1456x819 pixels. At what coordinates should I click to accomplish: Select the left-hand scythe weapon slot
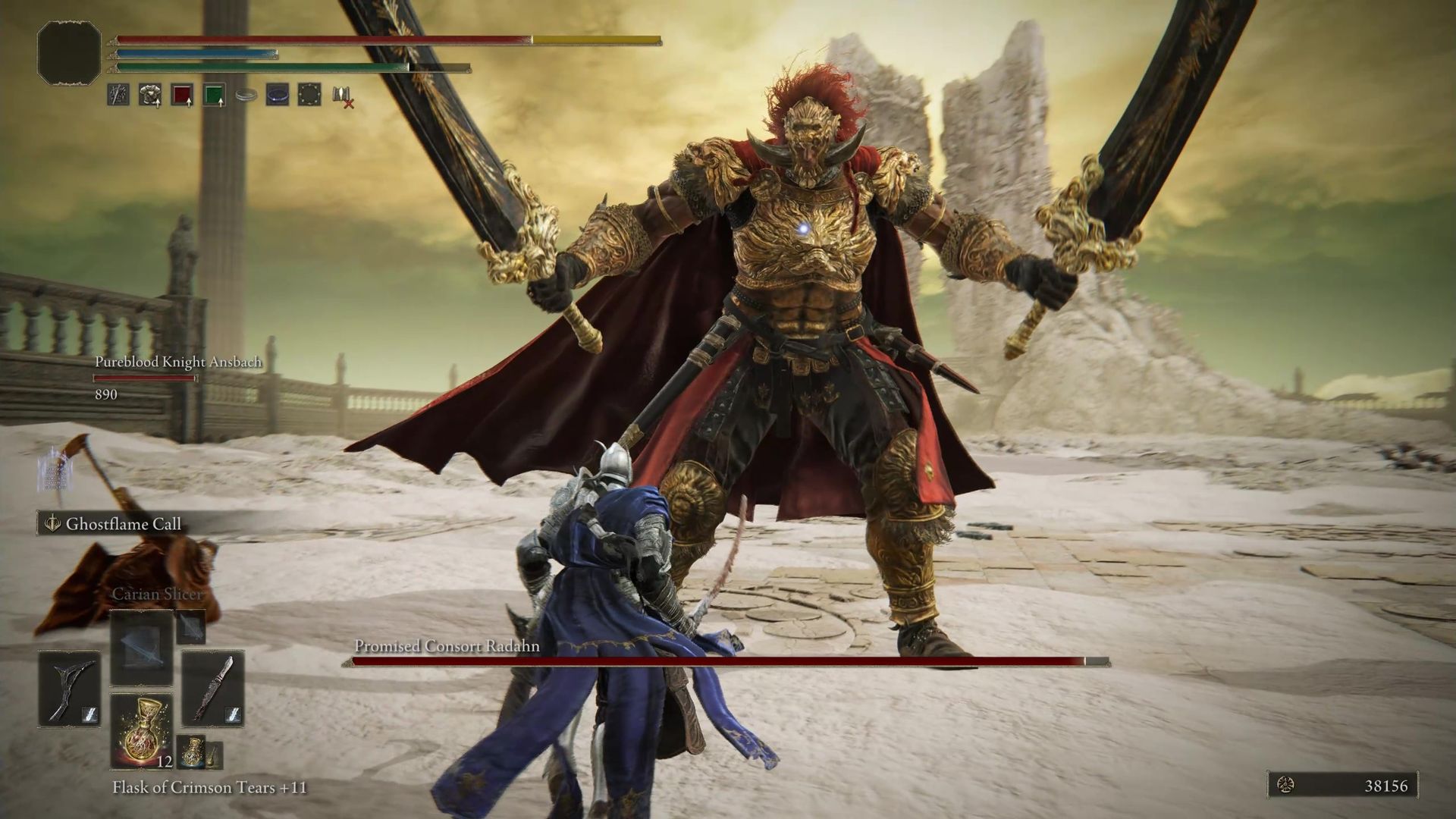point(67,689)
